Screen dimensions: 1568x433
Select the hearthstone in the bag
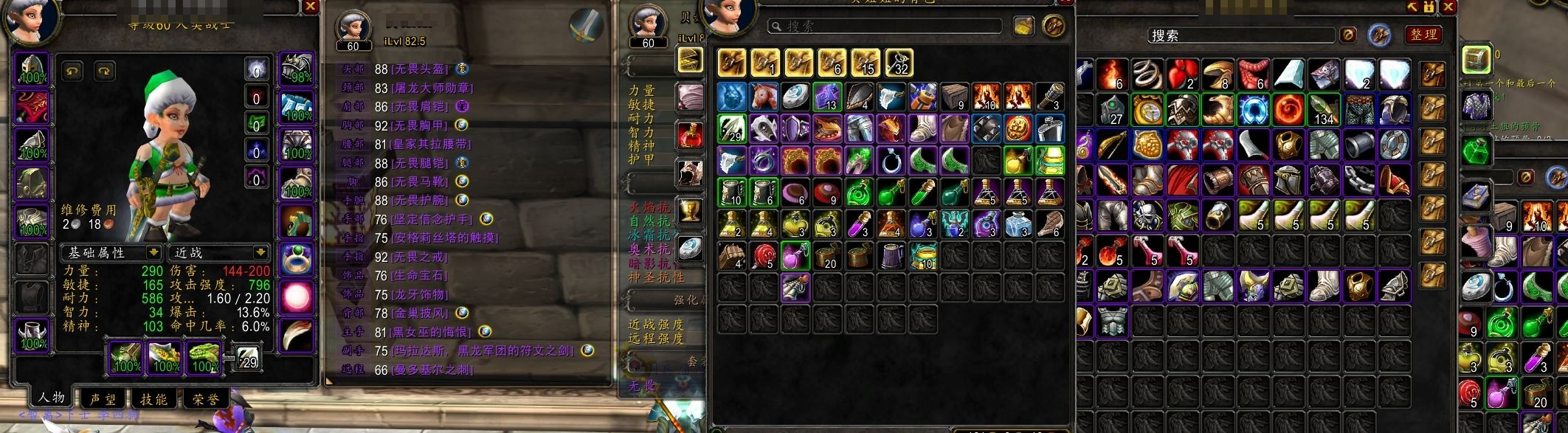point(795,97)
